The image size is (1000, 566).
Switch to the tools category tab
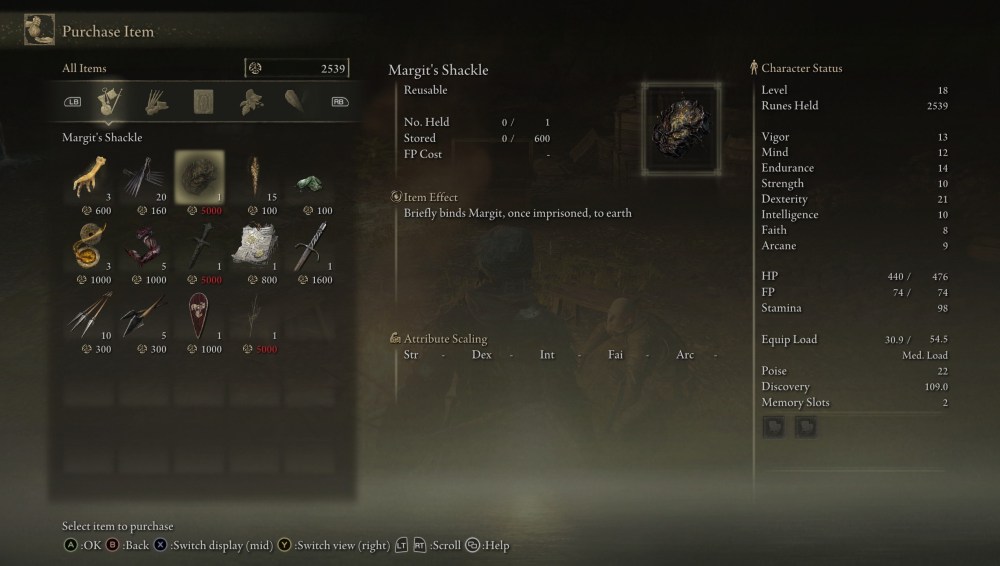pos(110,101)
